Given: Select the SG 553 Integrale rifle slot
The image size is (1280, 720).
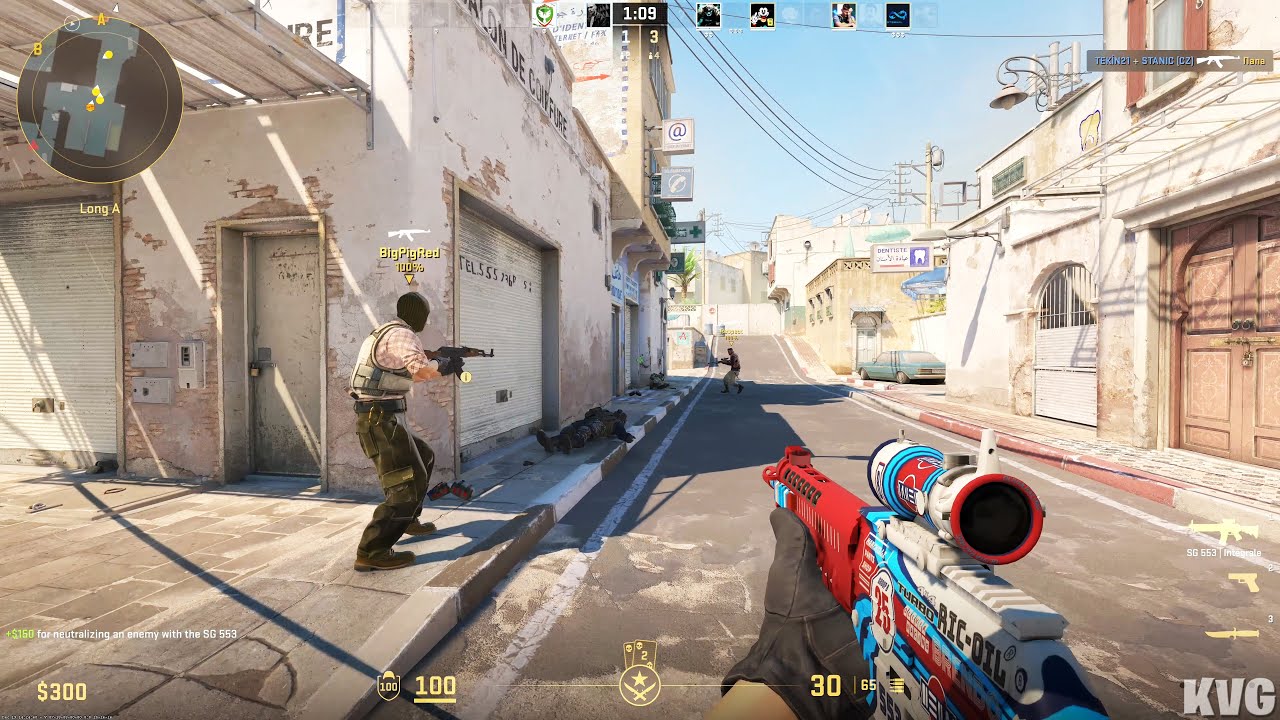Looking at the screenshot, I should coord(1222,532).
